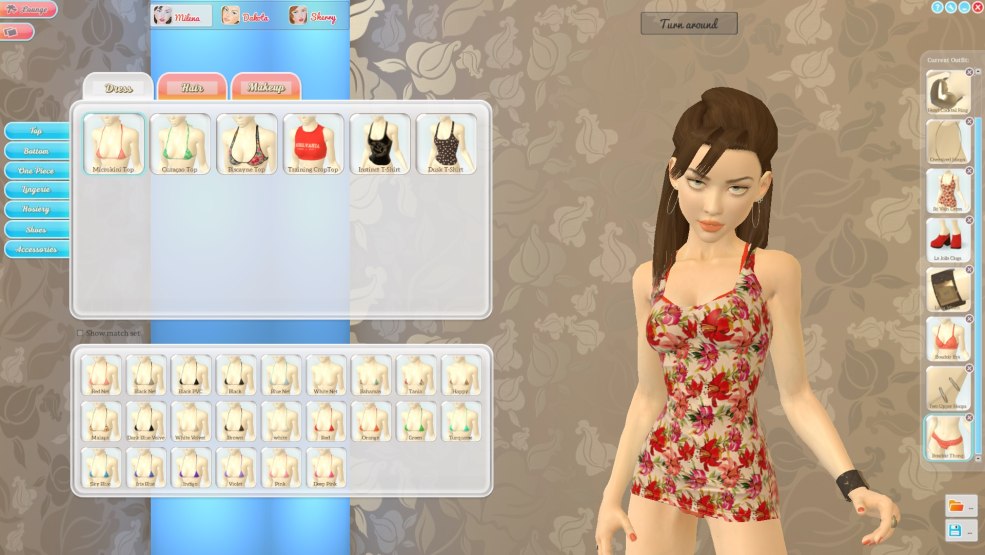Image resolution: width=985 pixels, height=555 pixels.
Task: Select the Shoes category
Action: pyautogui.click(x=36, y=229)
